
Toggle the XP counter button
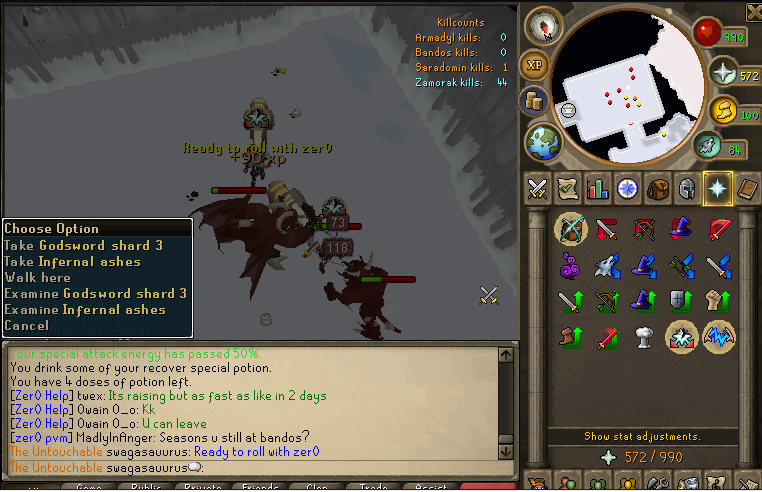pyautogui.click(x=535, y=65)
